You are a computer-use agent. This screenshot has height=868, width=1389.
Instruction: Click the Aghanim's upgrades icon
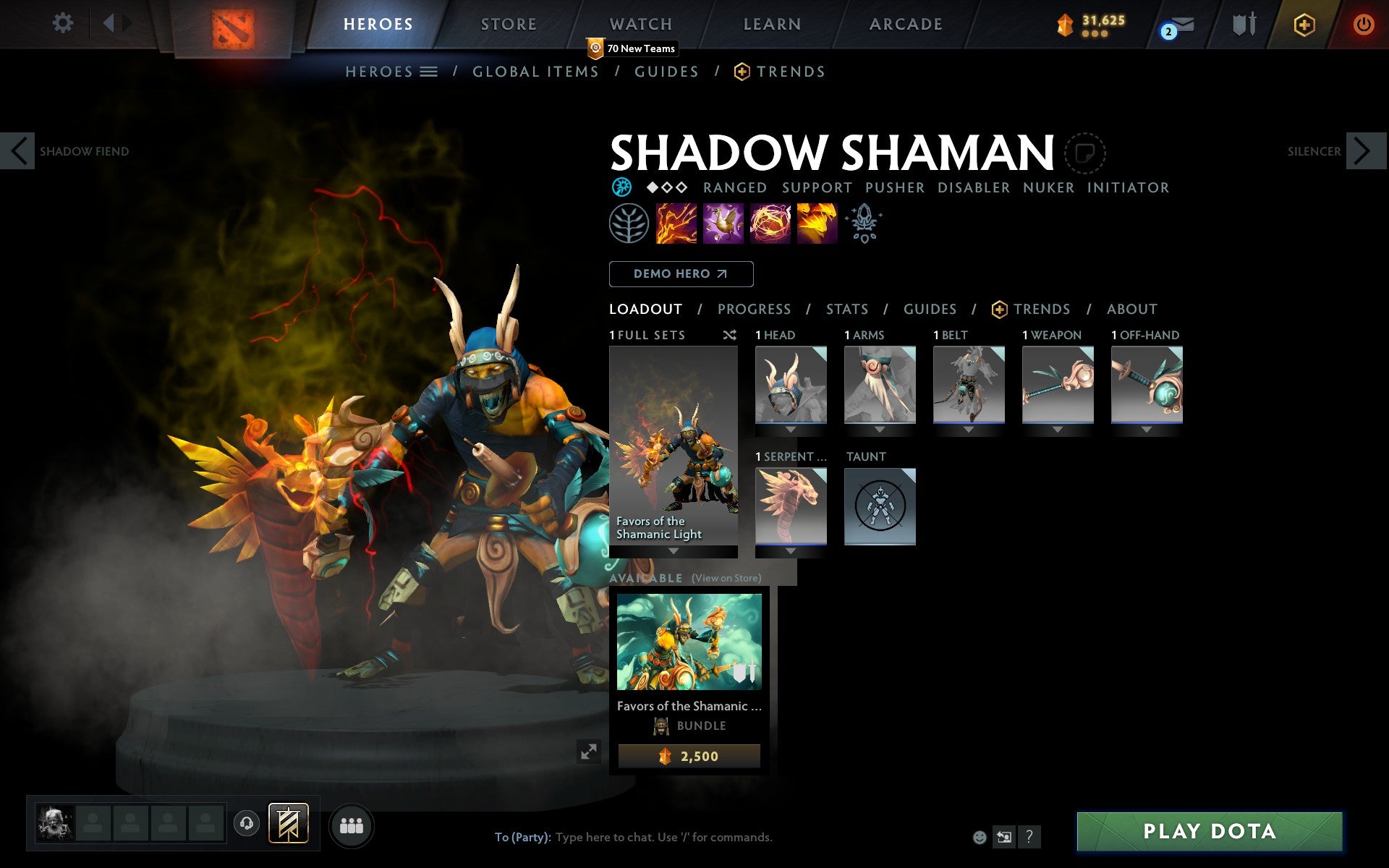coord(864,224)
